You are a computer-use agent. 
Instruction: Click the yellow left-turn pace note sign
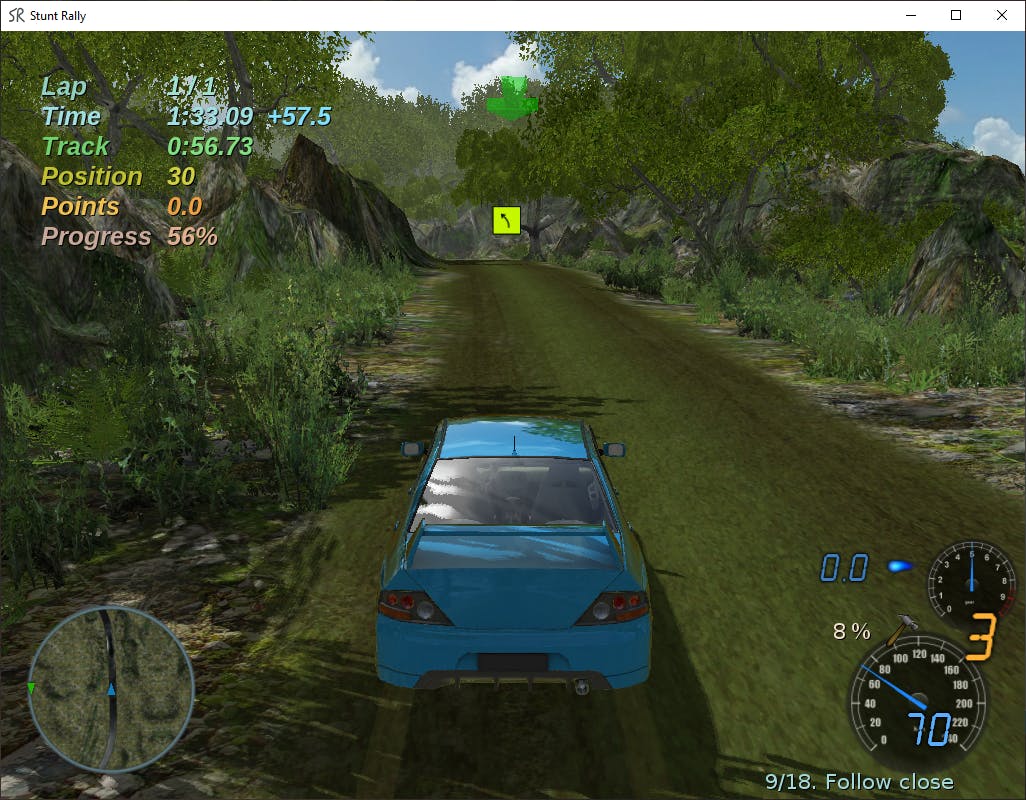(x=507, y=220)
